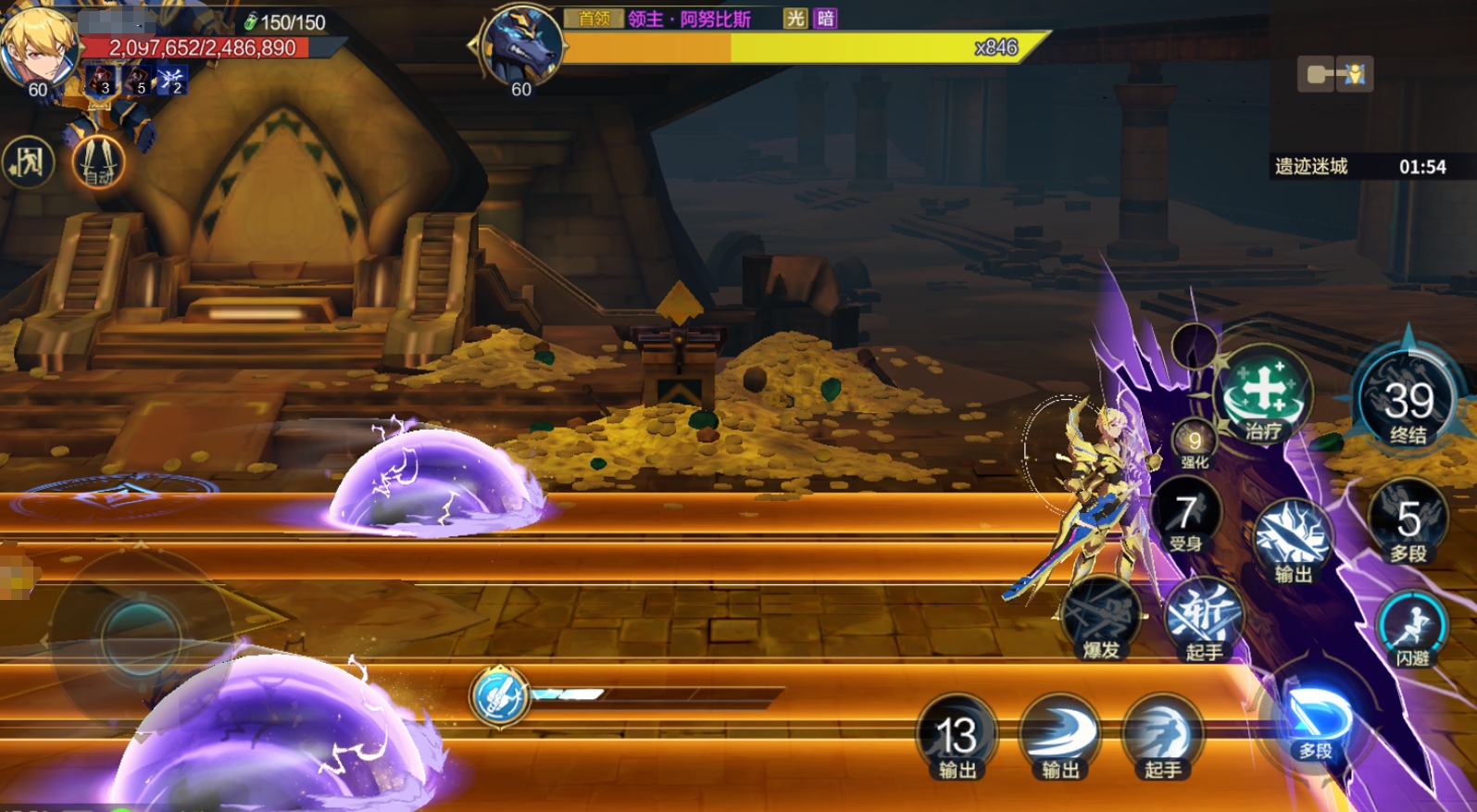The image size is (1477, 812).
Task: Select the 输出 skill with cooldown 13
Action: tap(957, 738)
